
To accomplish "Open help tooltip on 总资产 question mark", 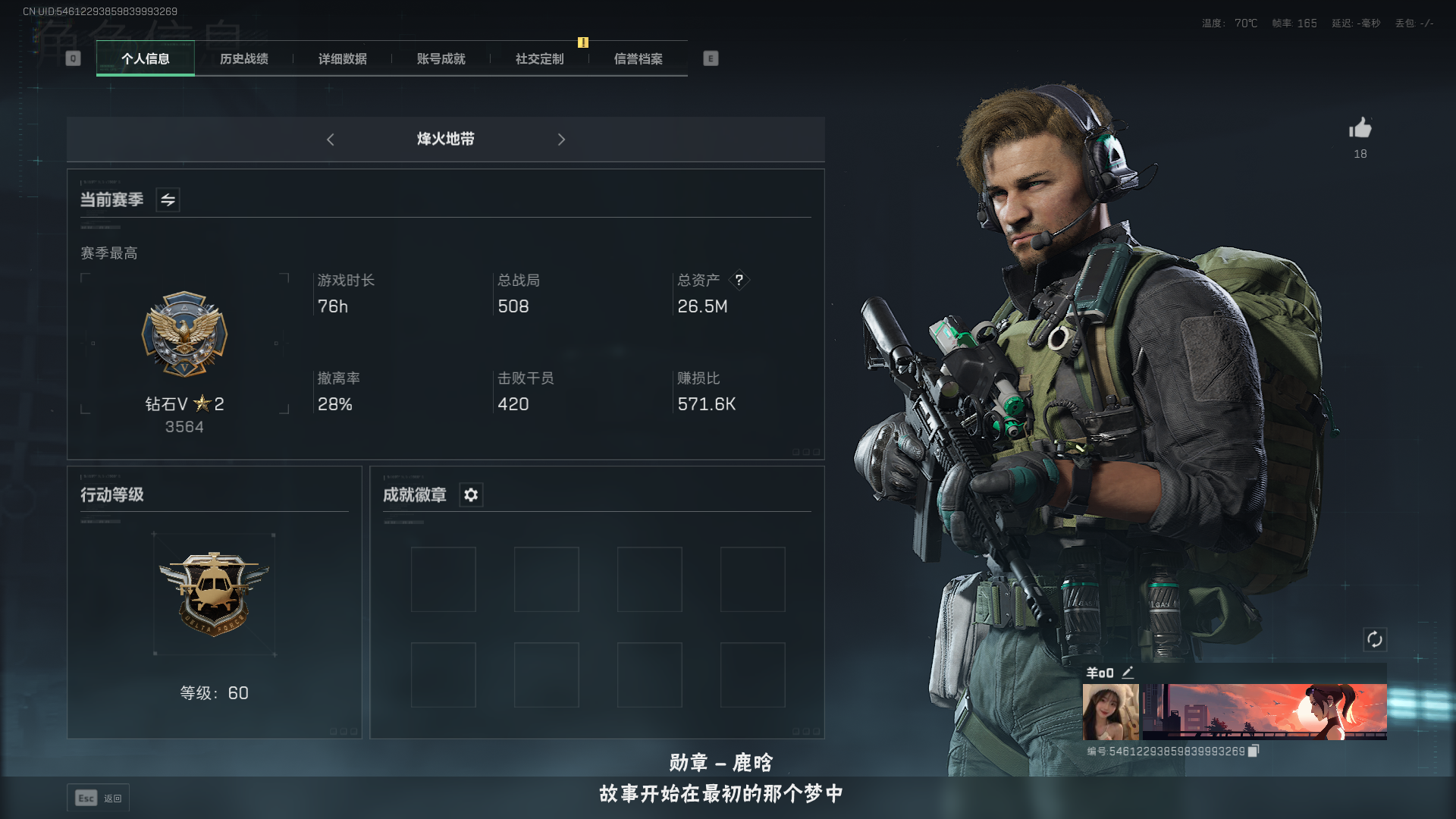I will (739, 281).
